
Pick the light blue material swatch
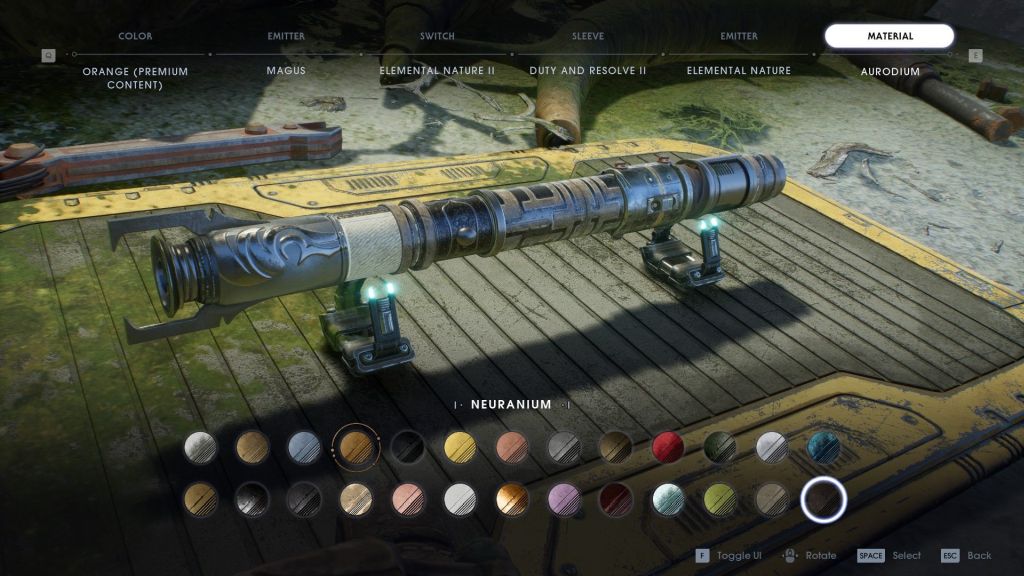point(304,447)
